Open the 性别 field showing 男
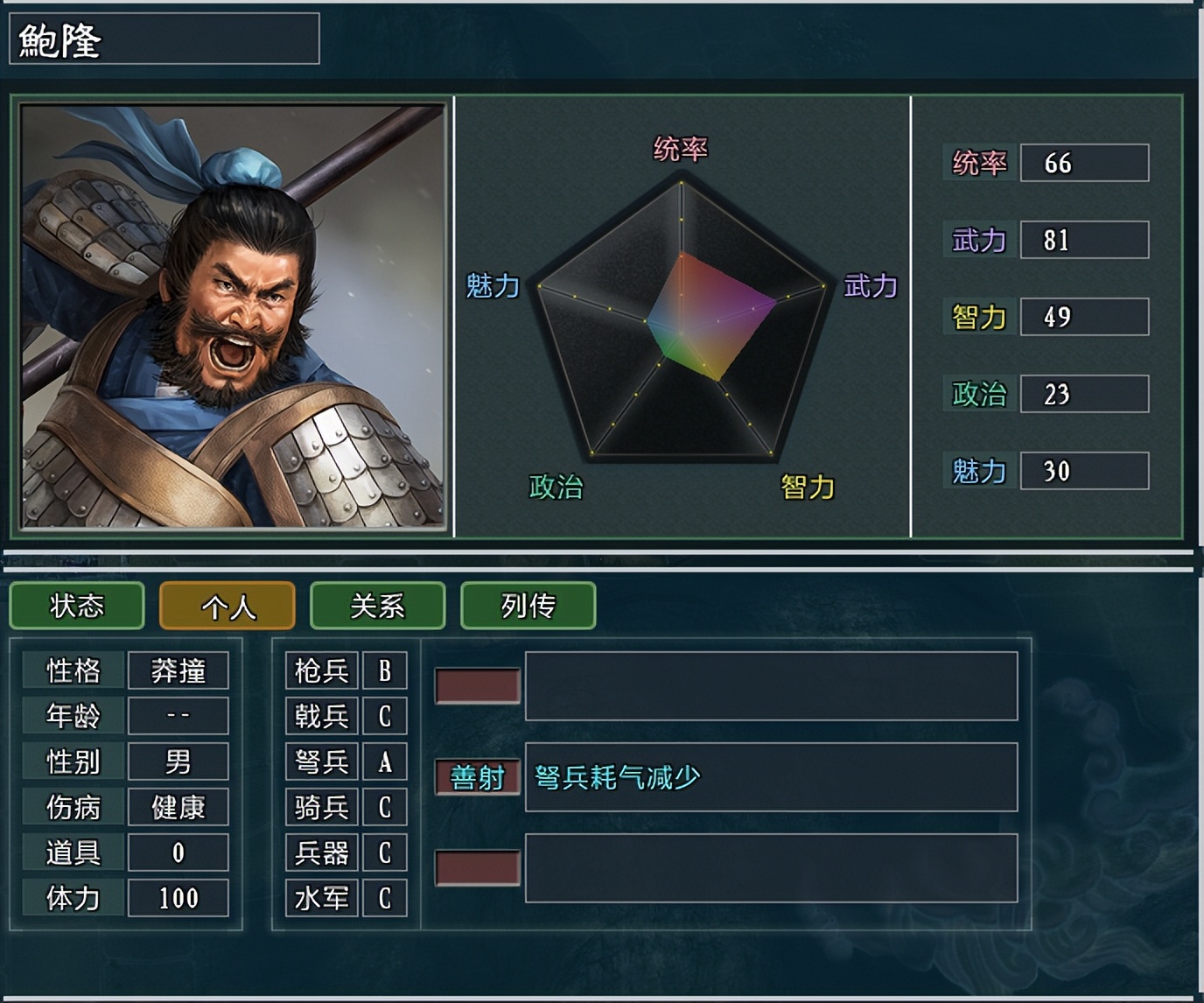 pos(178,761)
